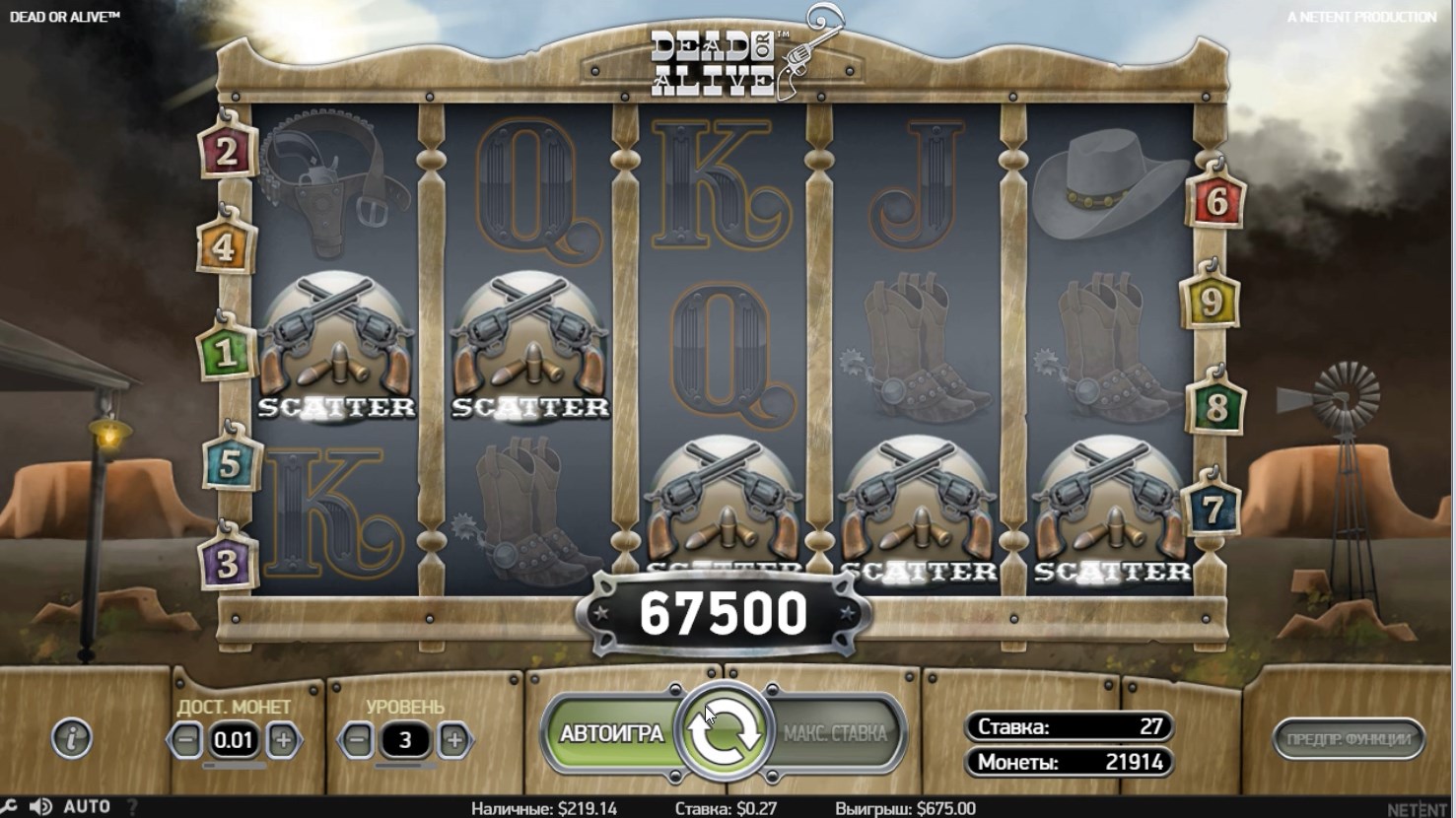The image size is (1456, 818).
Task: Raise the bet level above 3
Action: [453, 739]
